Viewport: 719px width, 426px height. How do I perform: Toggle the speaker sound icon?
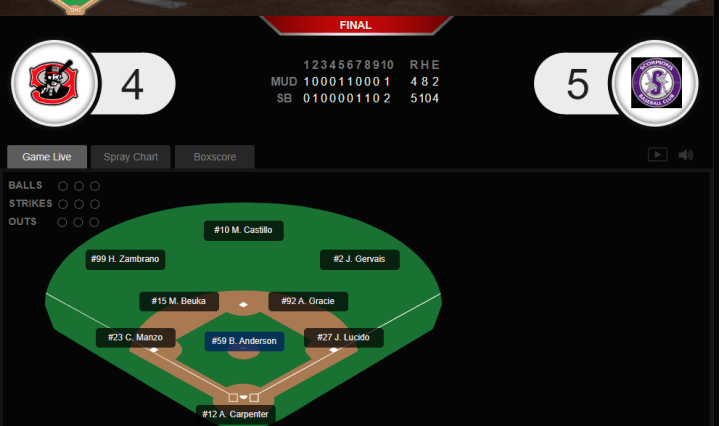[686, 155]
